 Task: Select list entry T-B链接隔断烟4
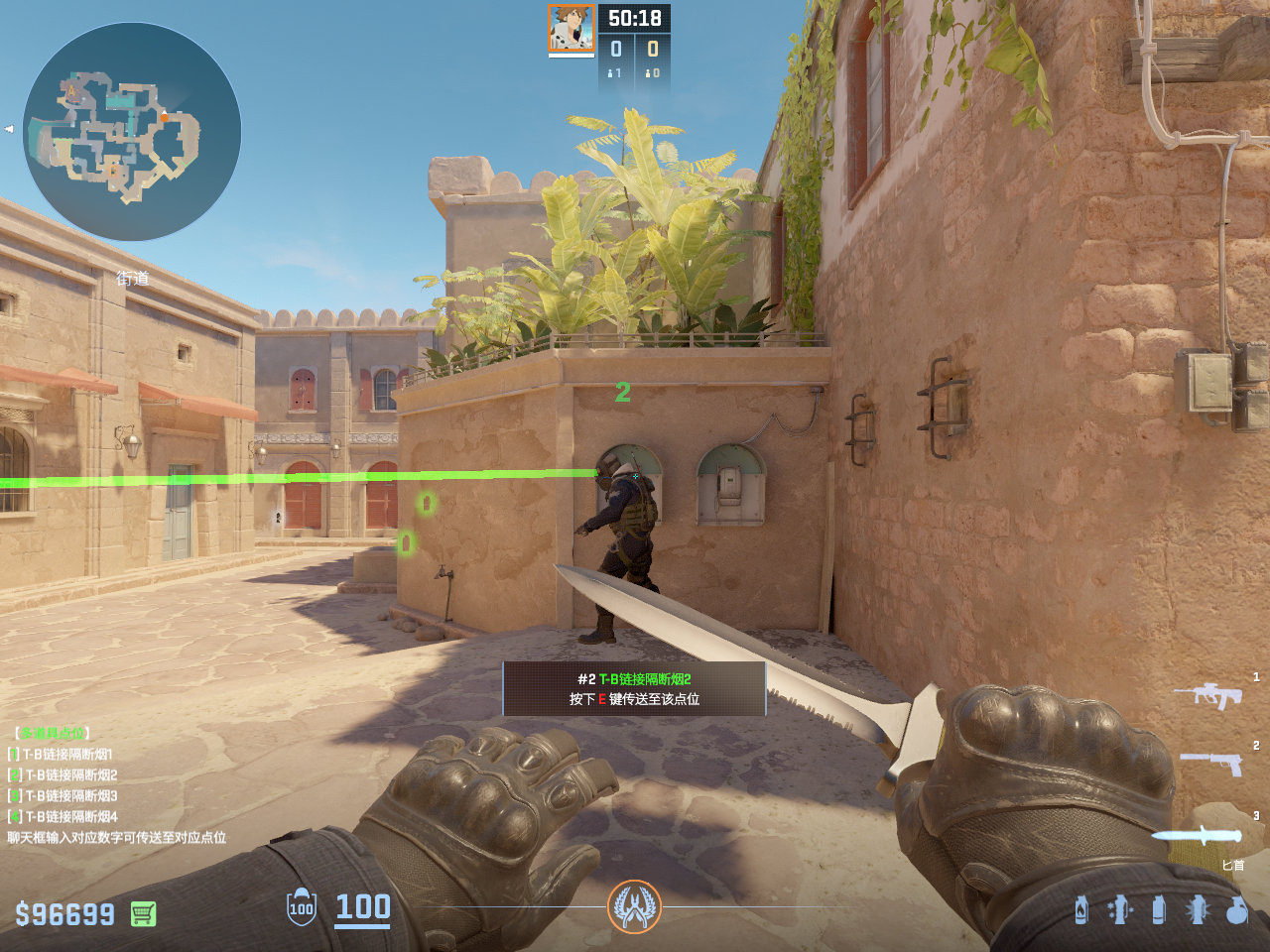[69, 817]
